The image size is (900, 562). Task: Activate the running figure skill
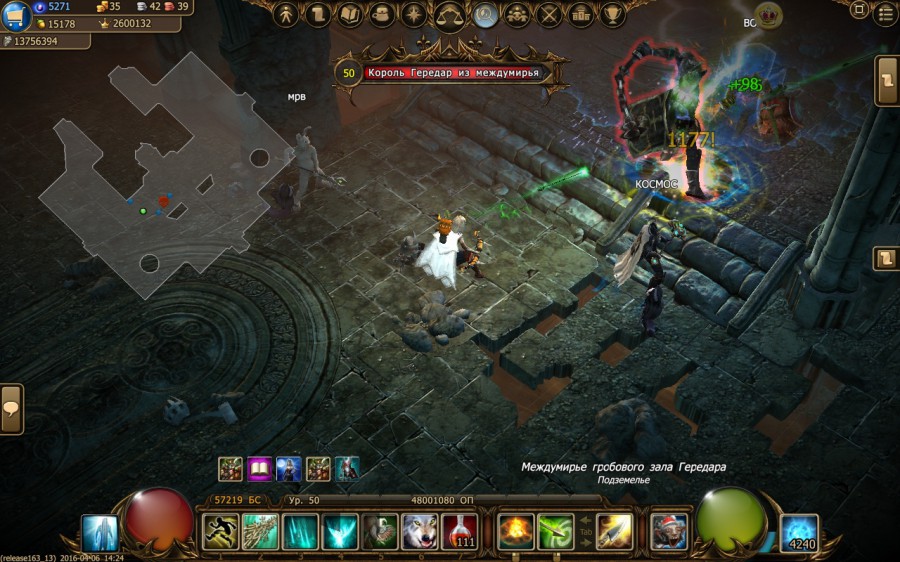pos(221,532)
